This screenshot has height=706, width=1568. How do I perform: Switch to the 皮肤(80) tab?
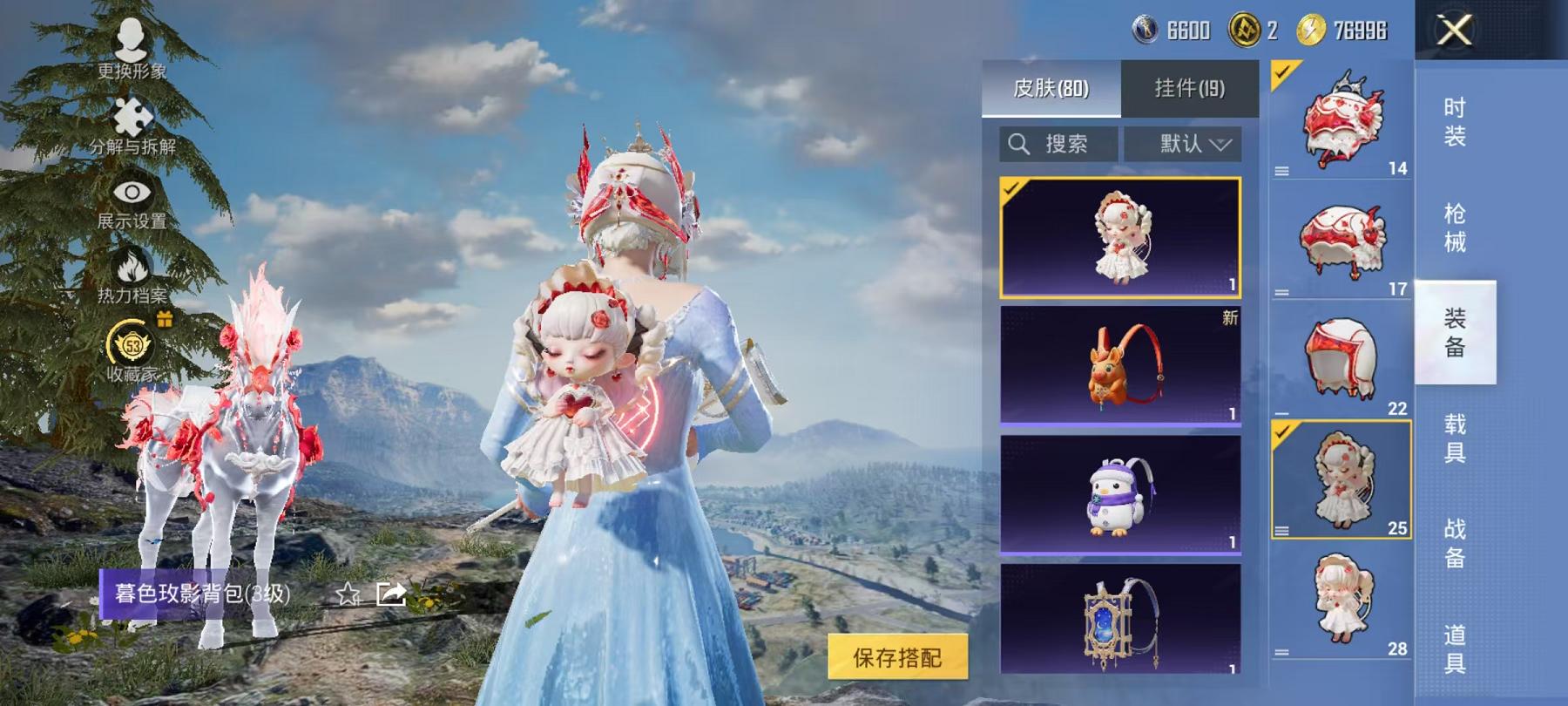click(x=1051, y=87)
